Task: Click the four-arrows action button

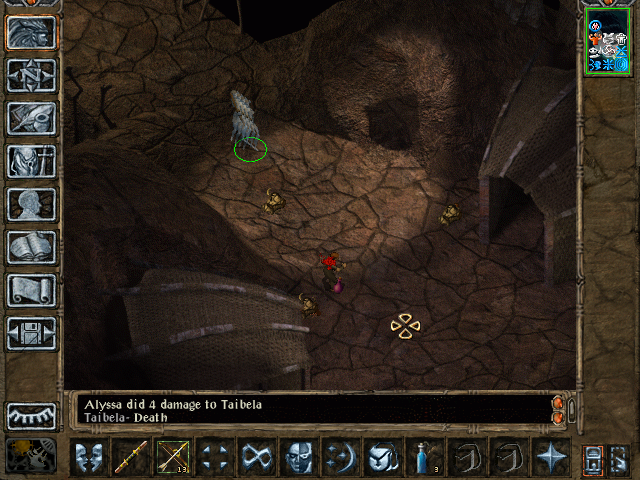Action: (214, 457)
